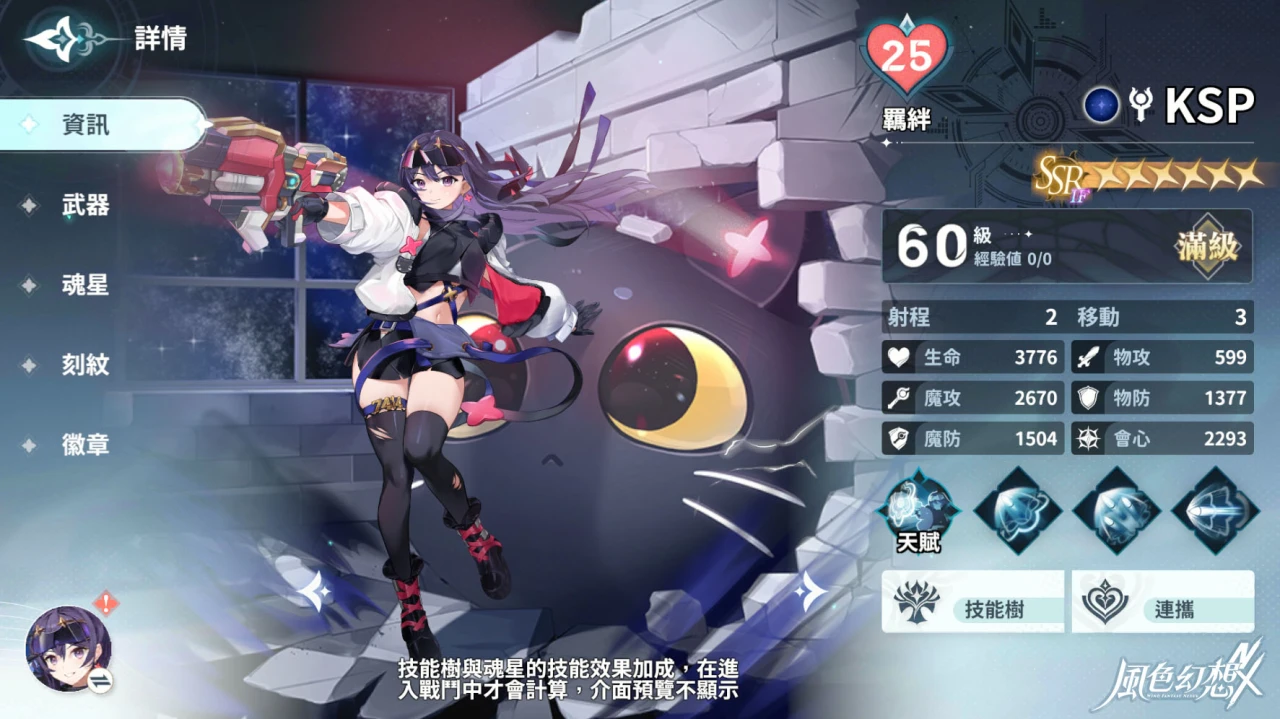This screenshot has height=719, width=1280.
Task: Inspect the rightmost arrow-shaped skill icon
Action: click(x=1214, y=510)
